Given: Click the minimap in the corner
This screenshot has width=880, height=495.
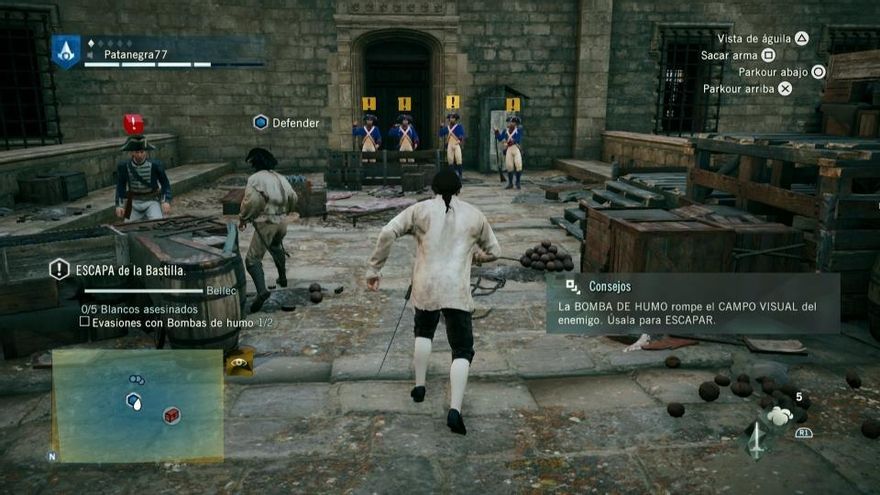Looking at the screenshot, I should tap(138, 405).
